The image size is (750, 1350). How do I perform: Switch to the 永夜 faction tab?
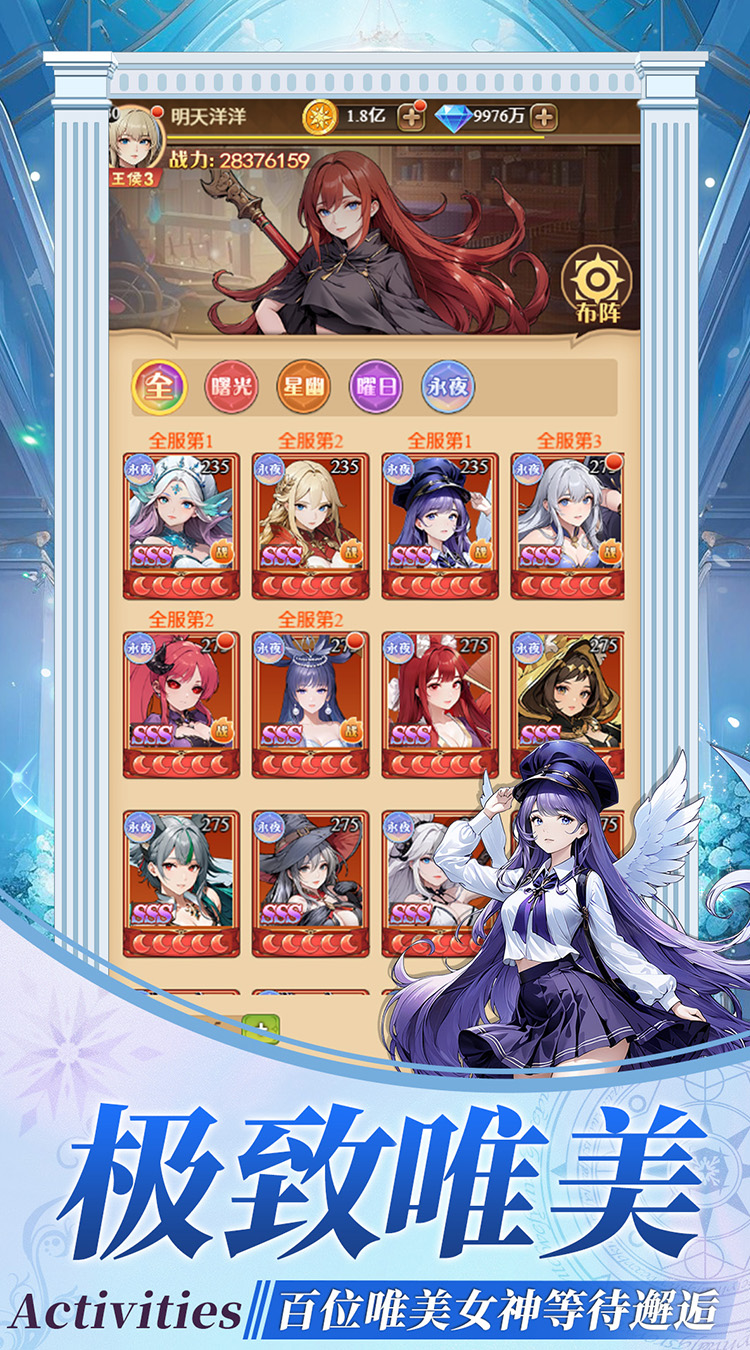point(448,388)
